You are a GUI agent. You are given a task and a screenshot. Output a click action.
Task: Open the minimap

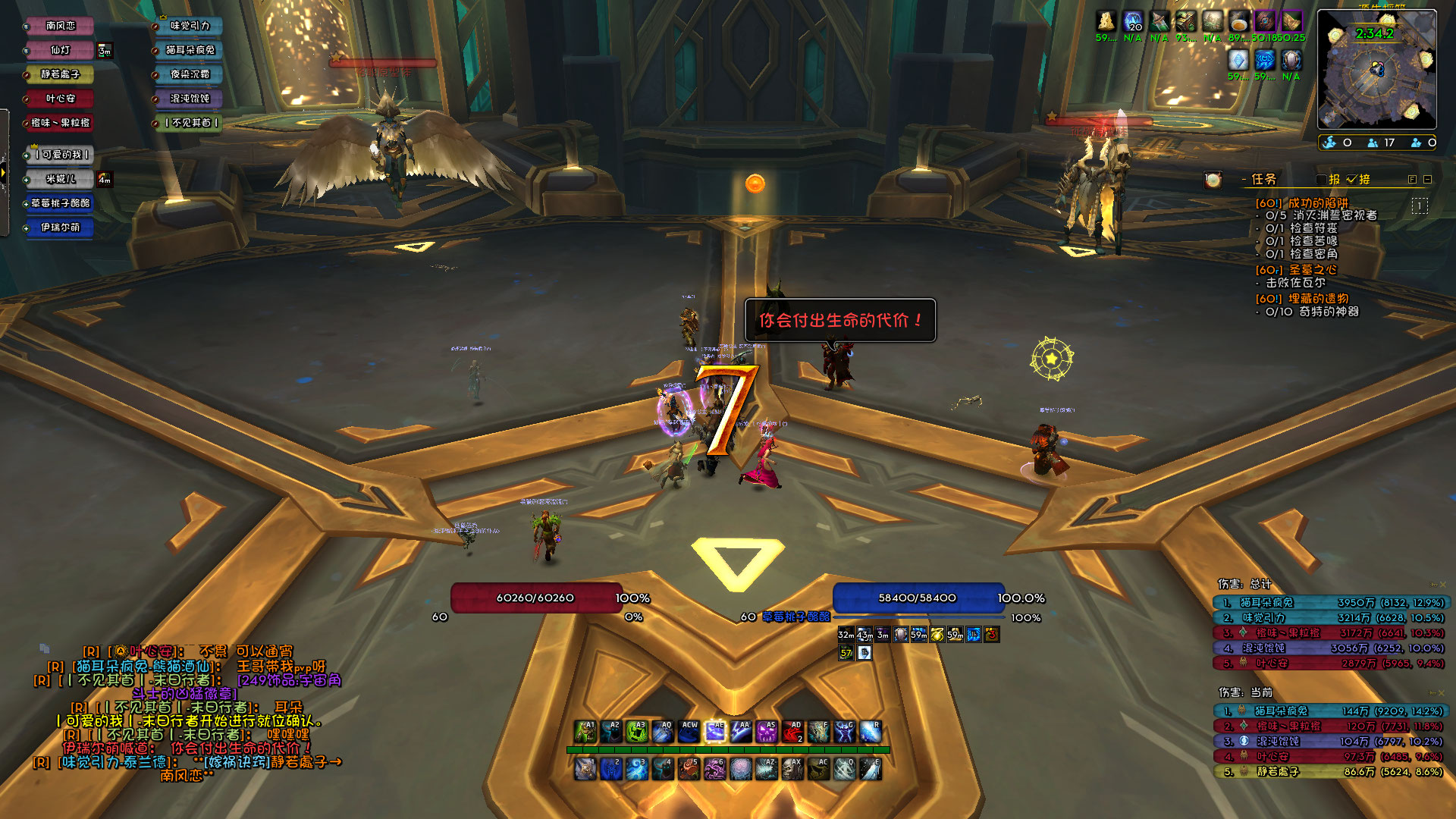pos(1376,70)
